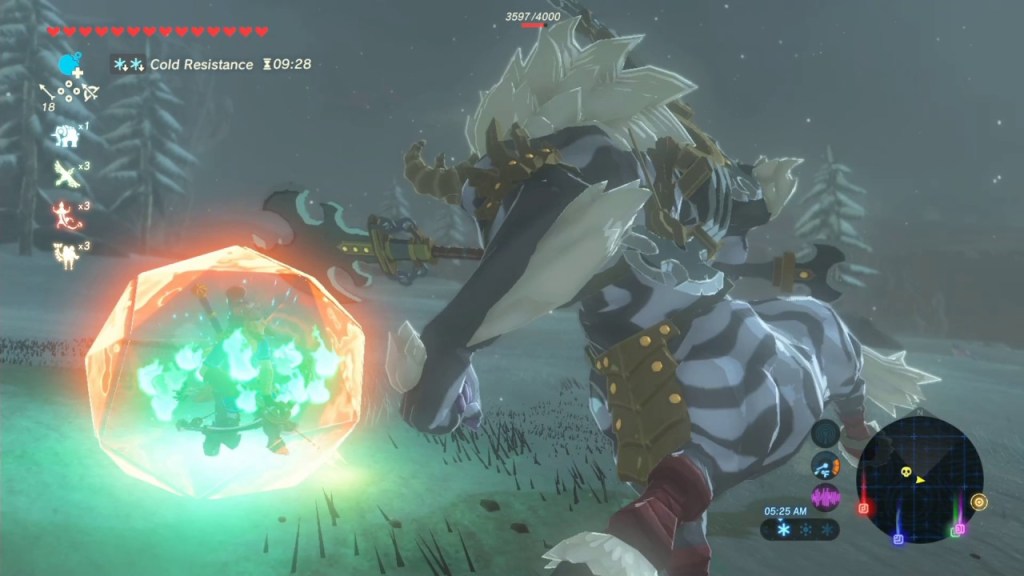The width and height of the screenshot is (1024, 576).
Task: Activate the Revali's Gale bird icon
Action: coord(66,174)
